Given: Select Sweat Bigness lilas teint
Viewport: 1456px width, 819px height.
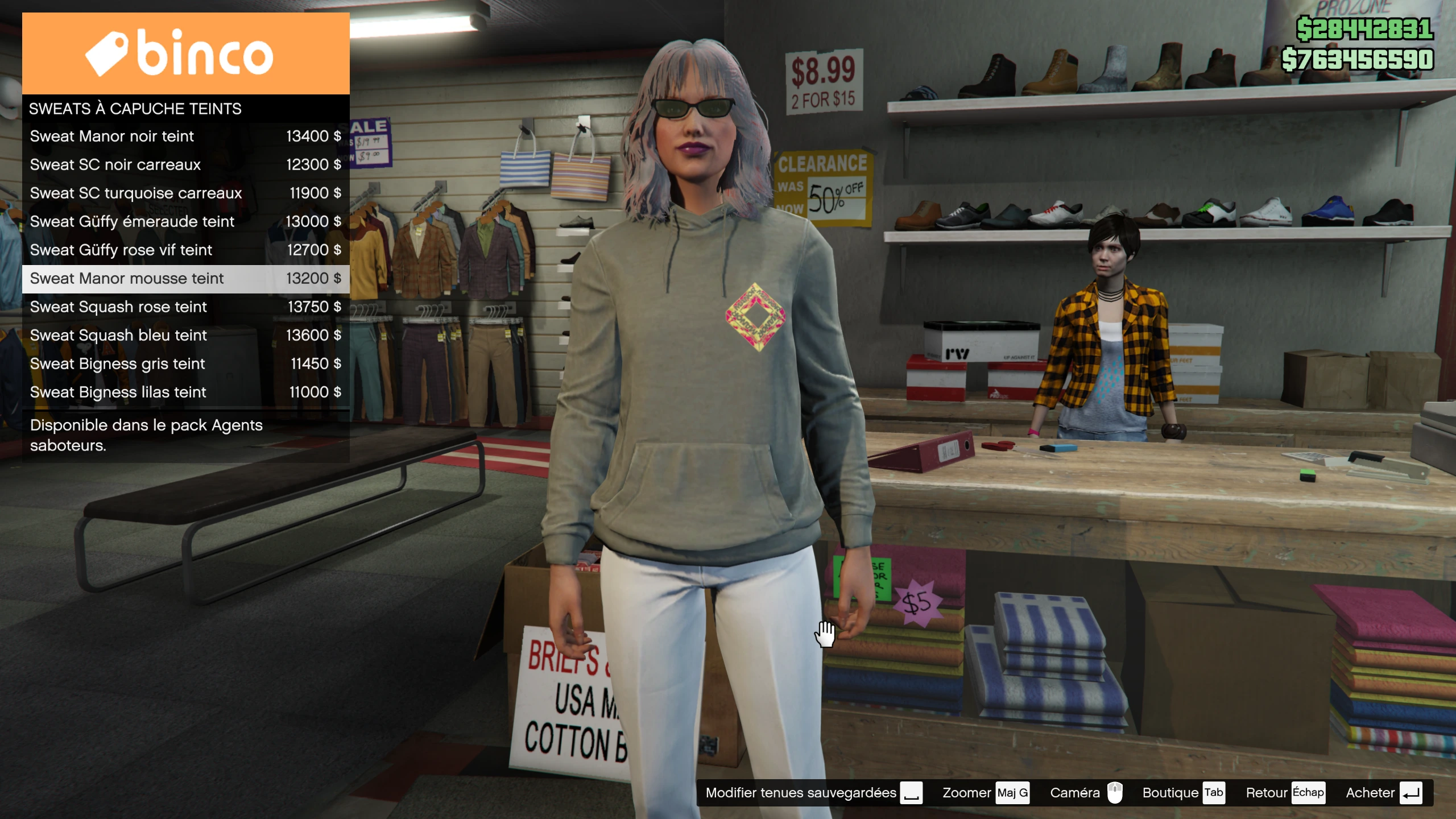Looking at the screenshot, I should click(185, 392).
